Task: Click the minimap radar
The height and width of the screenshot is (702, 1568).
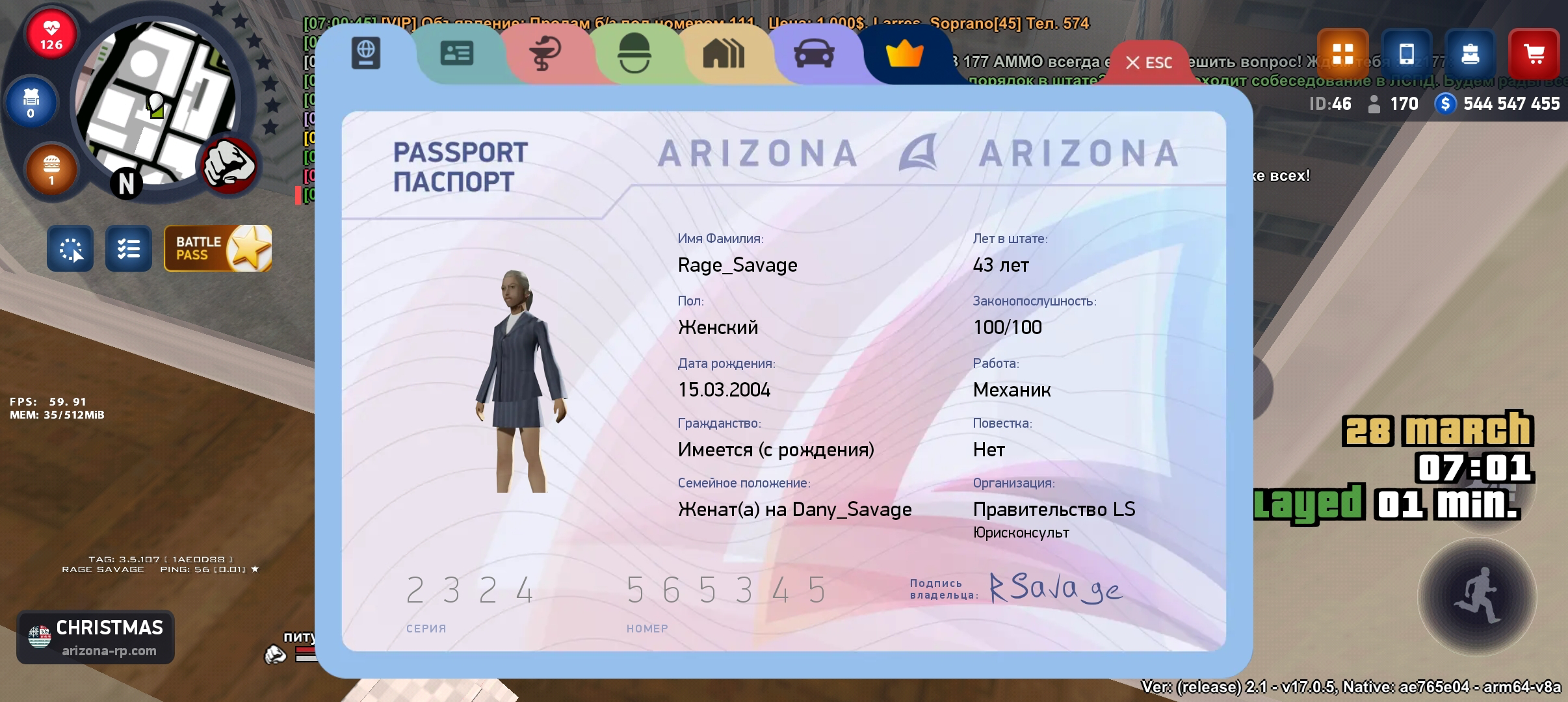Action: (155, 104)
